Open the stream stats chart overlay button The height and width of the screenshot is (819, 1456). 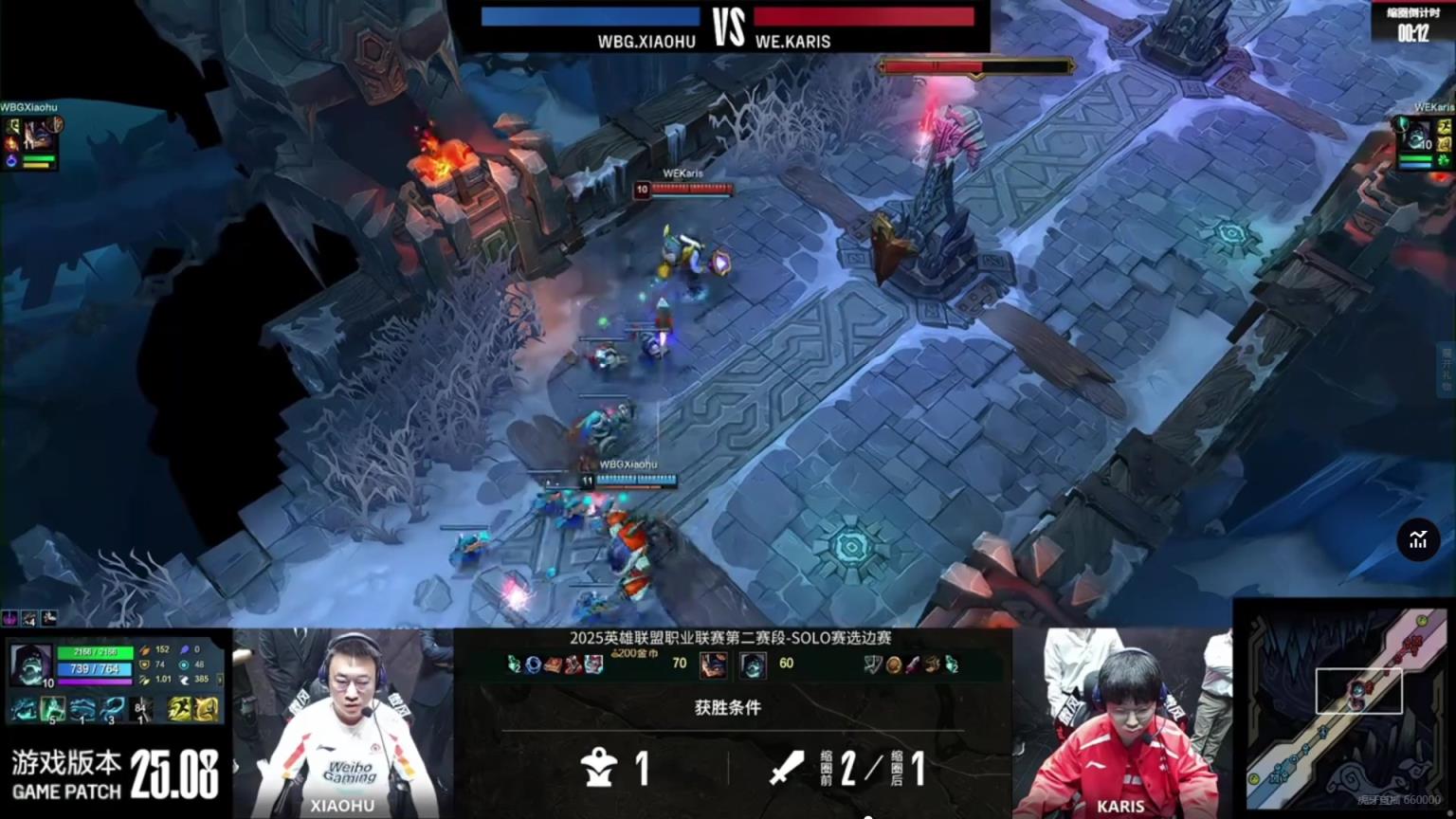[1418, 540]
